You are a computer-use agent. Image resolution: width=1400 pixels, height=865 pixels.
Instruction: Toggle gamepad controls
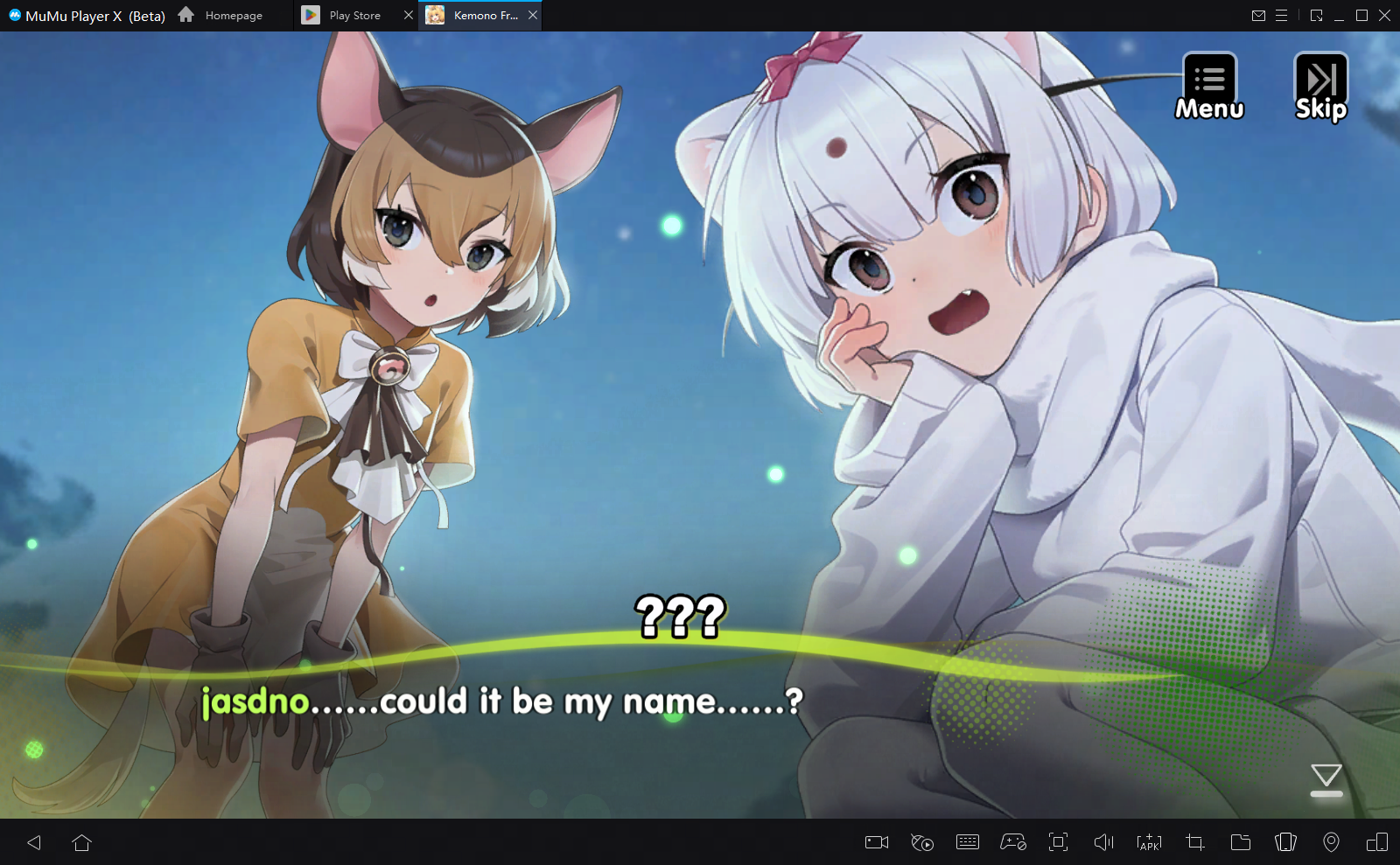(x=1013, y=842)
